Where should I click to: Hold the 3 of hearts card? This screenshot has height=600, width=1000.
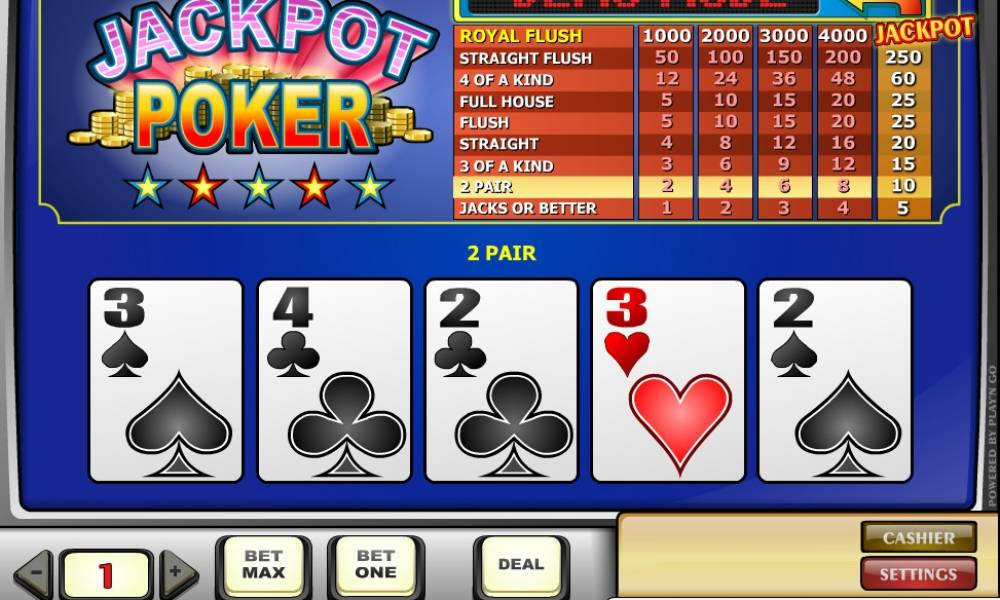tap(668, 380)
